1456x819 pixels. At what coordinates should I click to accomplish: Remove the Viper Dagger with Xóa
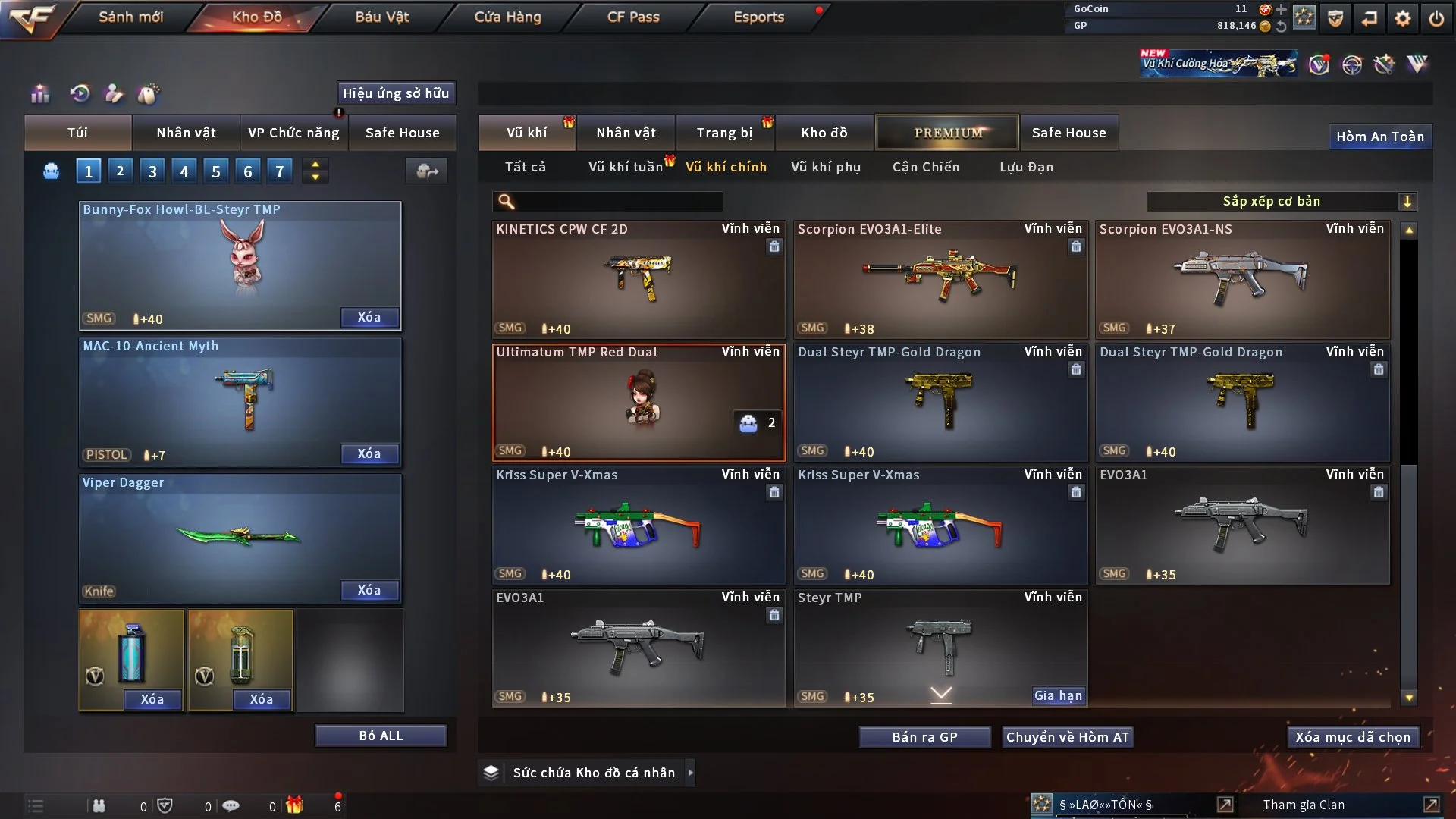369,590
